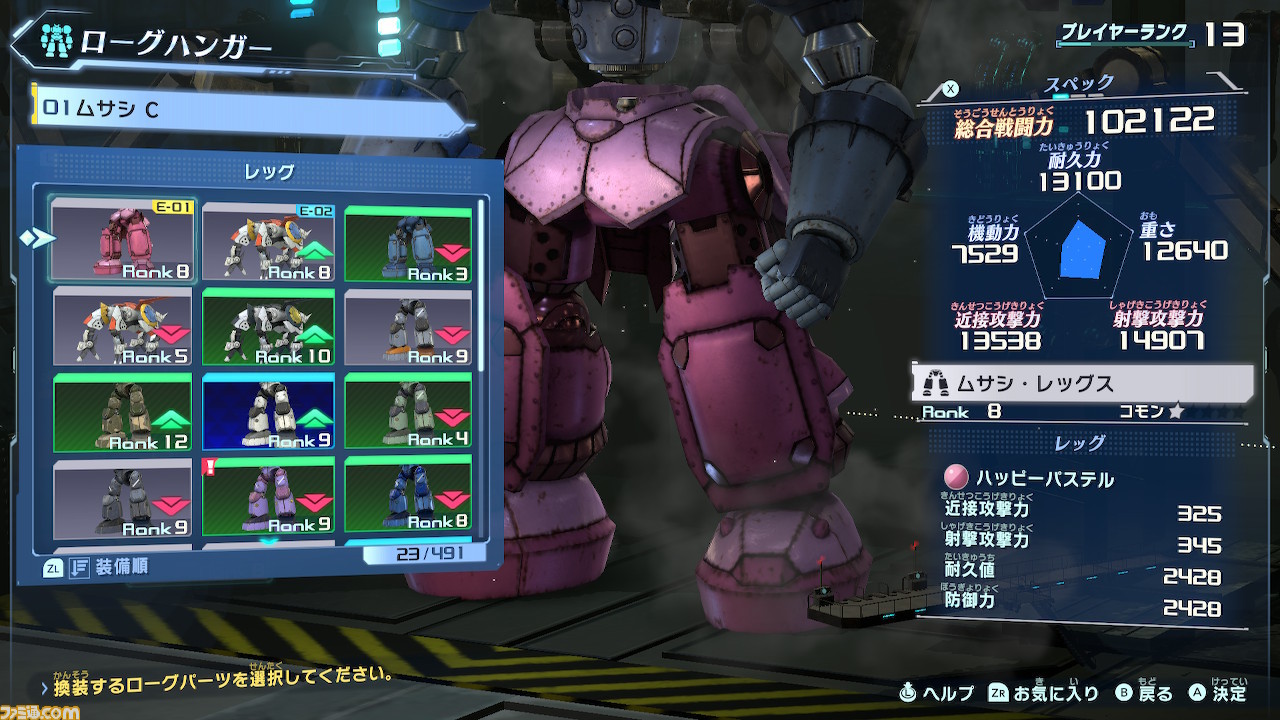Select the olive Rank 12 legs
The width and height of the screenshot is (1280, 720).
tap(123, 413)
